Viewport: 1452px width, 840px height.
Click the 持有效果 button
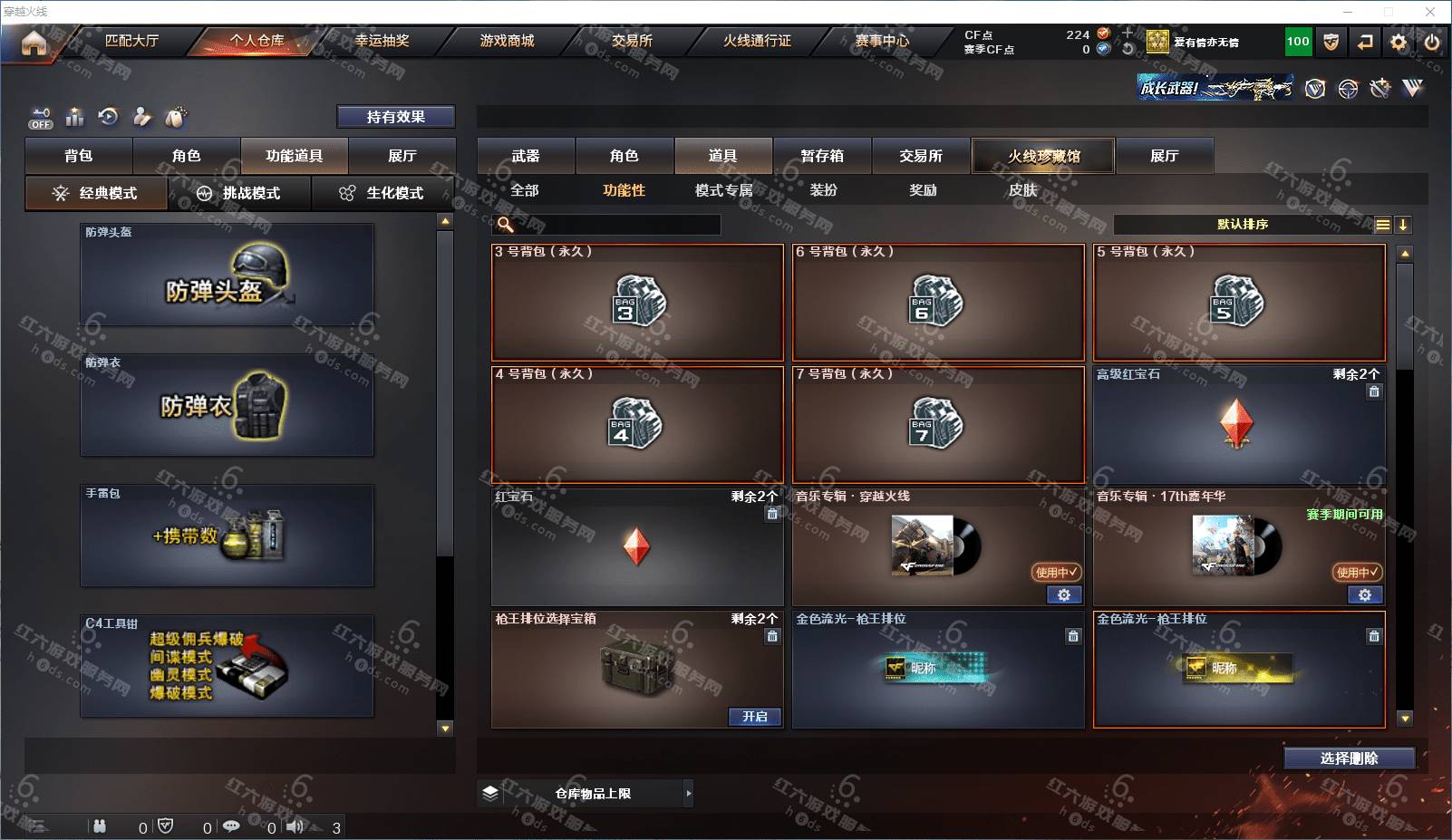pyautogui.click(x=396, y=117)
